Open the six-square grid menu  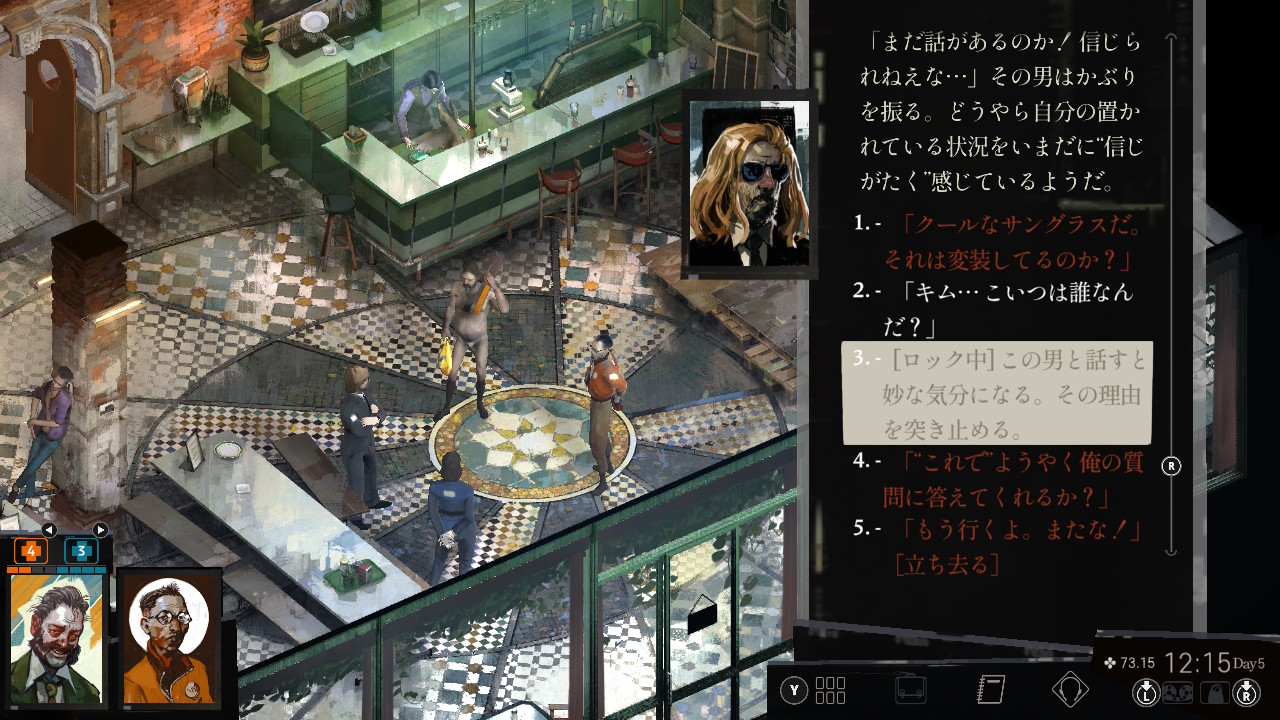(x=830, y=690)
